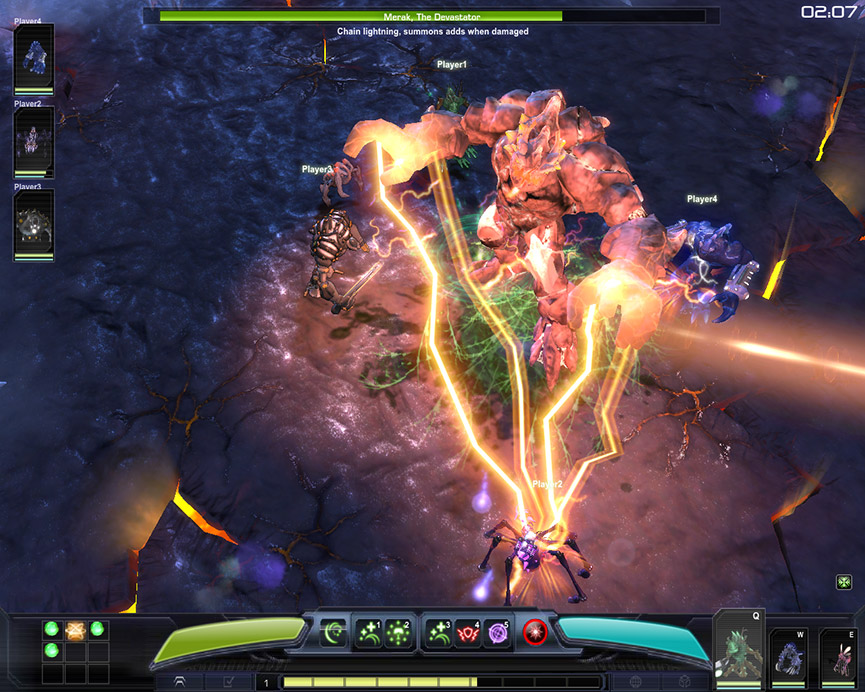Select the orange crossed item in inventory
Screen dimensions: 865x692
coord(74,630)
